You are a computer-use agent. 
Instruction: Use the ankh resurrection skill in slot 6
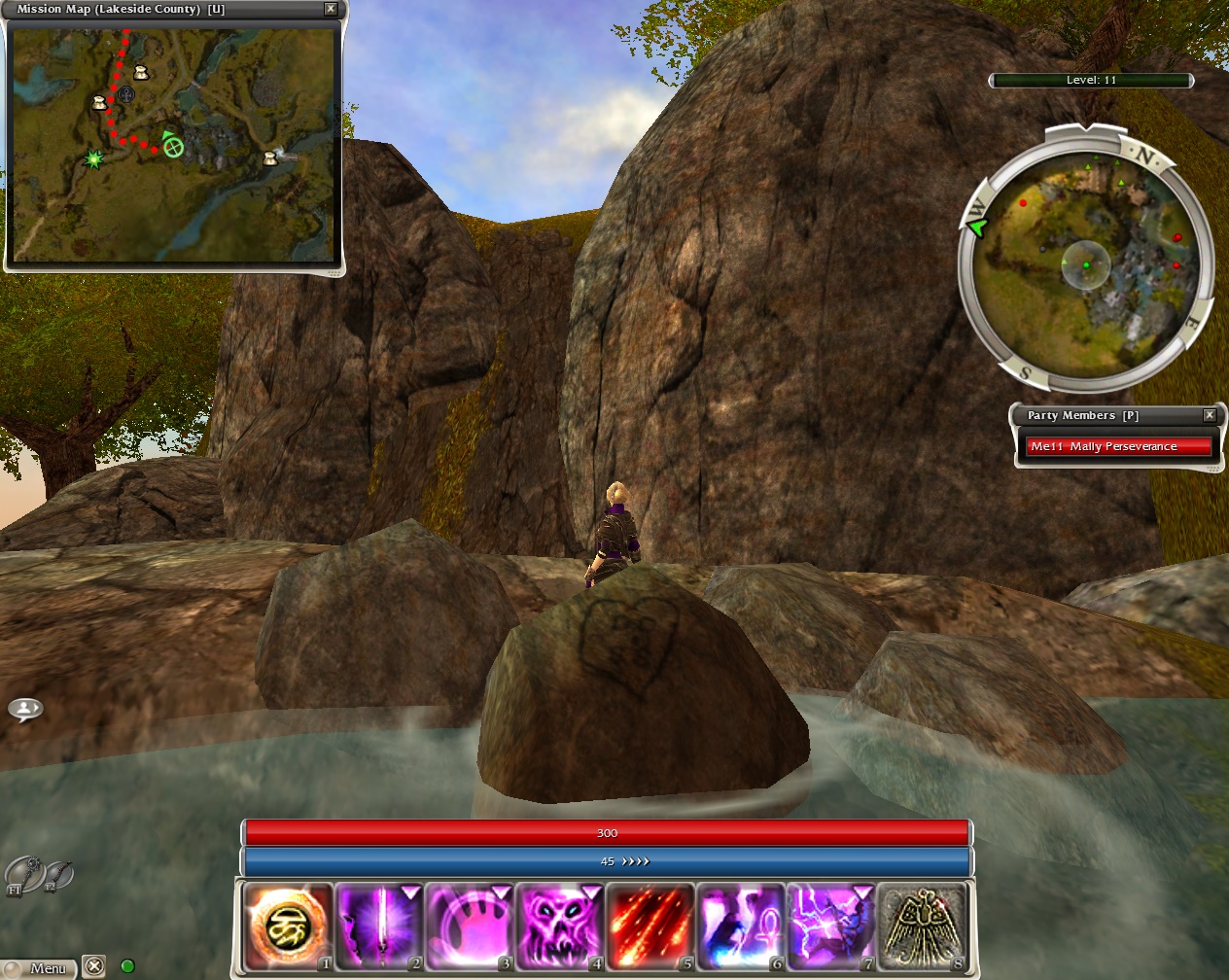pyautogui.click(x=740, y=927)
